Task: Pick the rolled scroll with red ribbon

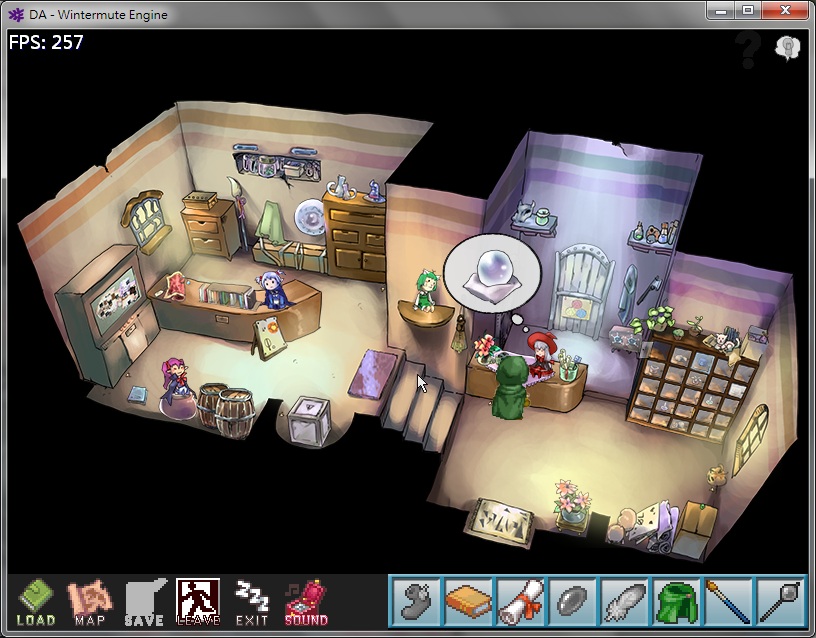Action: pos(519,601)
